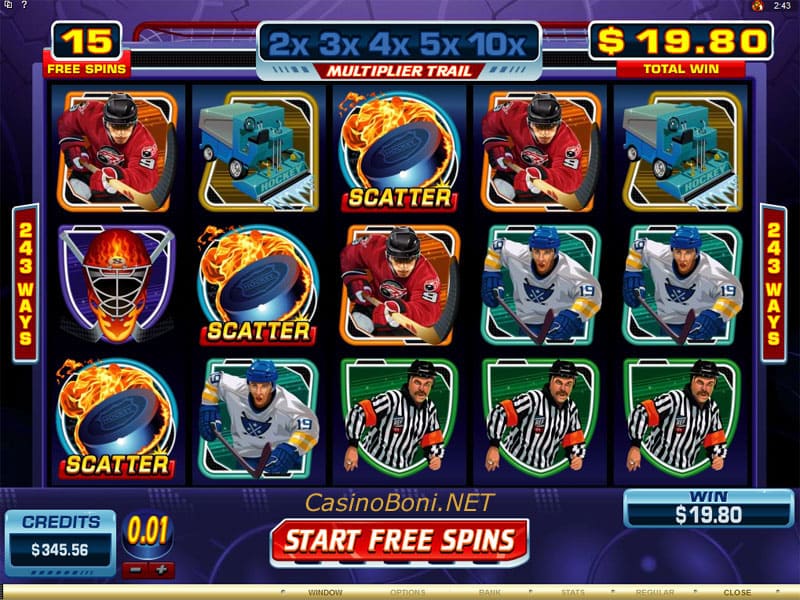The width and height of the screenshot is (800, 600).
Task: Show the Stats panel
Action: click(x=572, y=593)
